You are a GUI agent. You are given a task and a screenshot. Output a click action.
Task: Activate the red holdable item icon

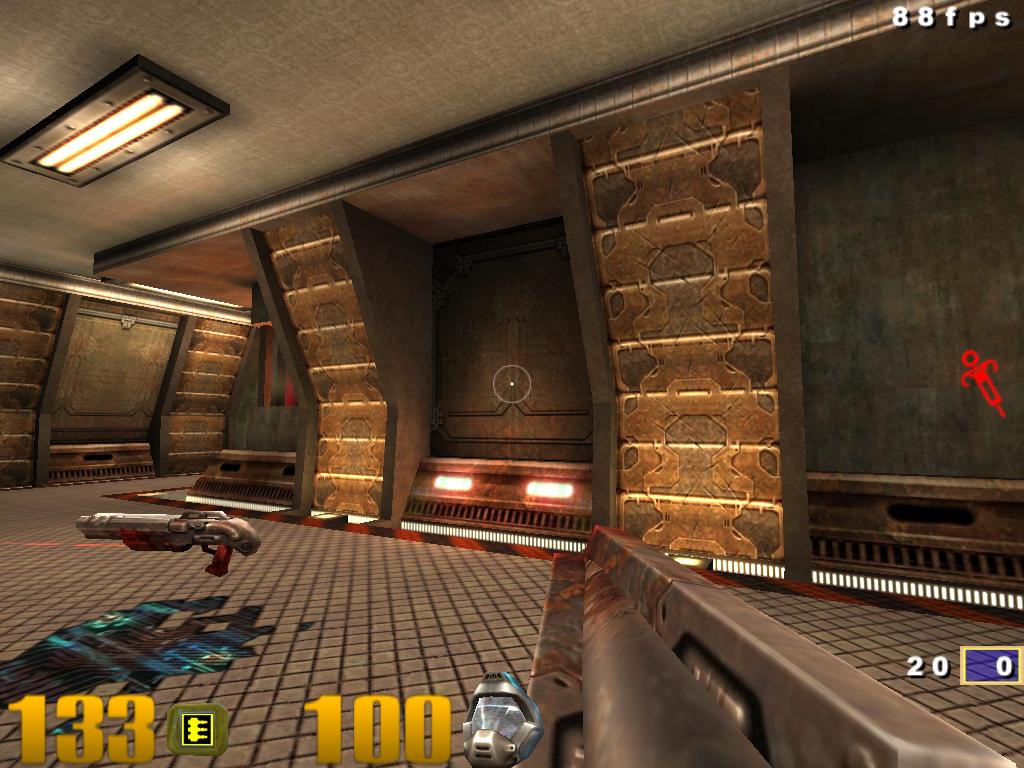[982, 381]
